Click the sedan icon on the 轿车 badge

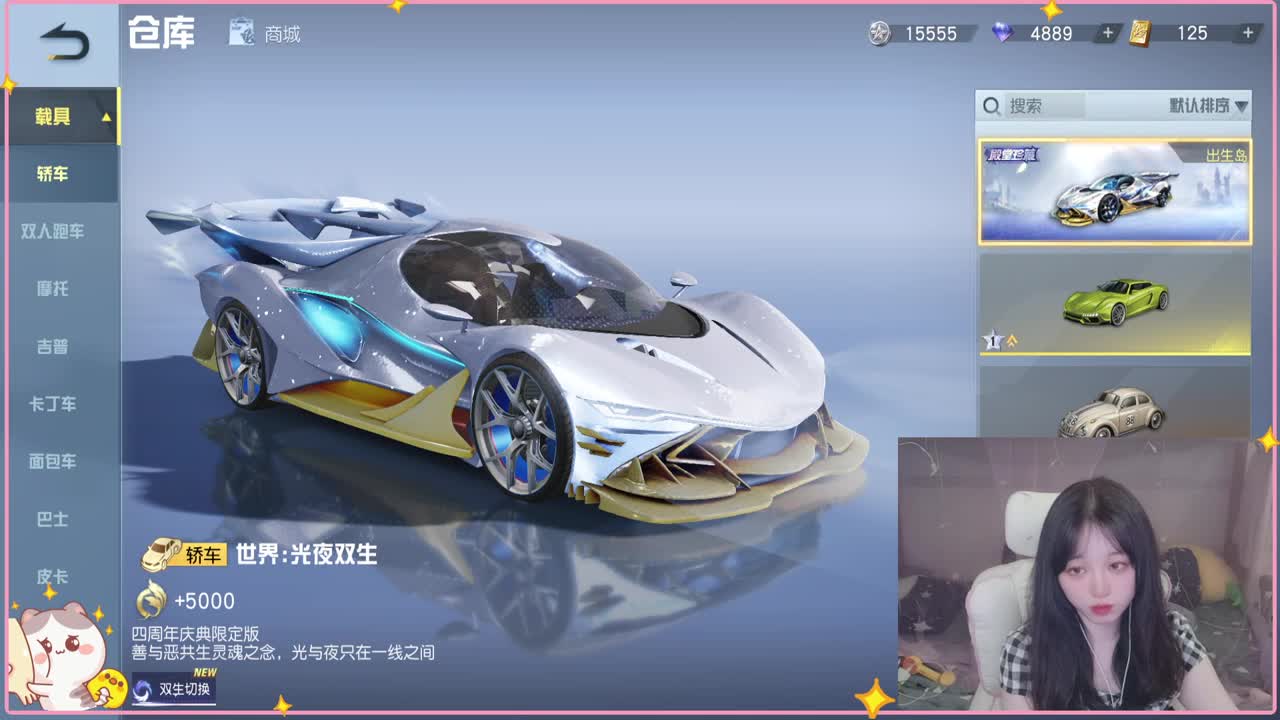(x=160, y=553)
